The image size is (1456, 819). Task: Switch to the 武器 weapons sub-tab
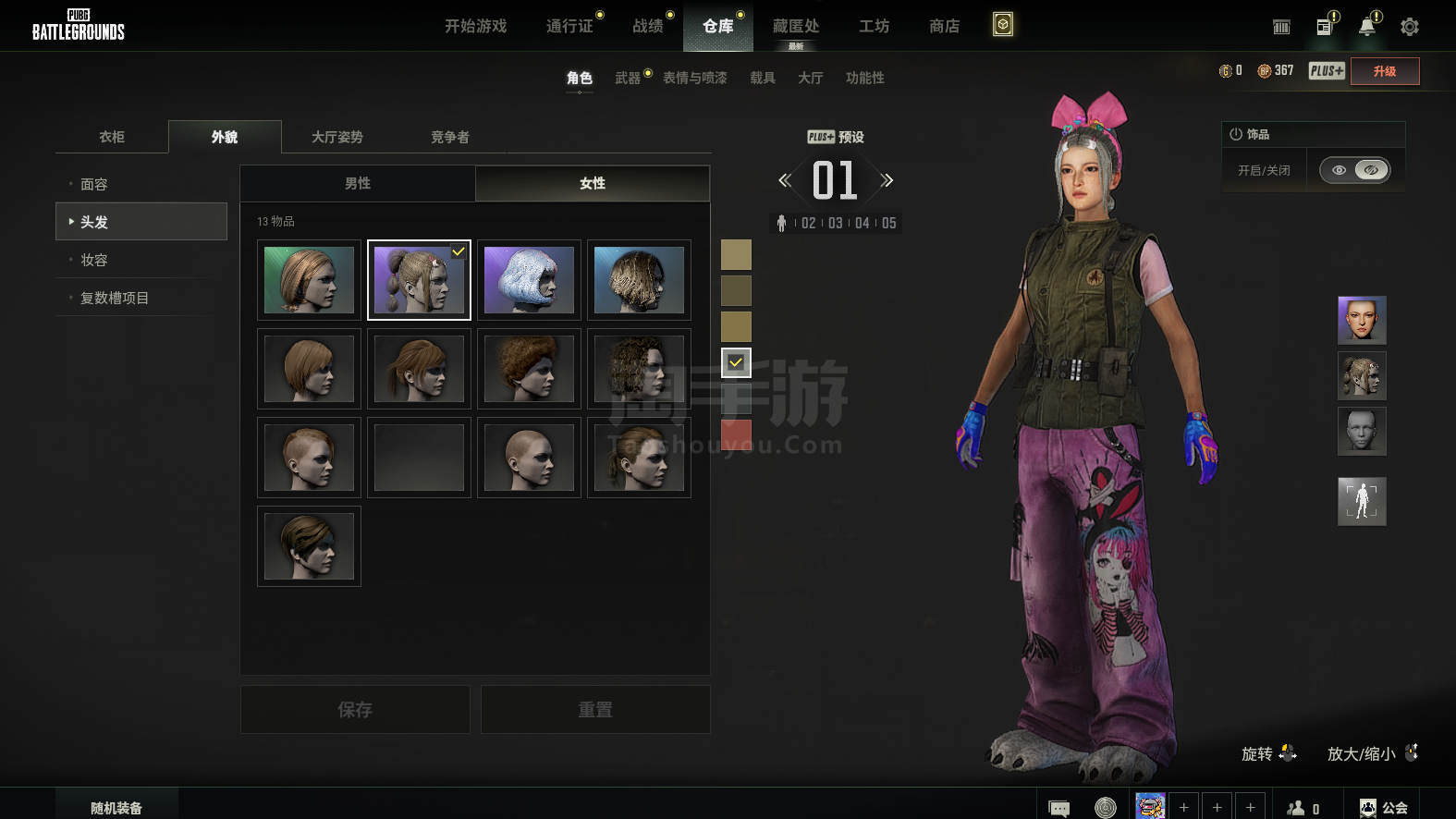(628, 78)
